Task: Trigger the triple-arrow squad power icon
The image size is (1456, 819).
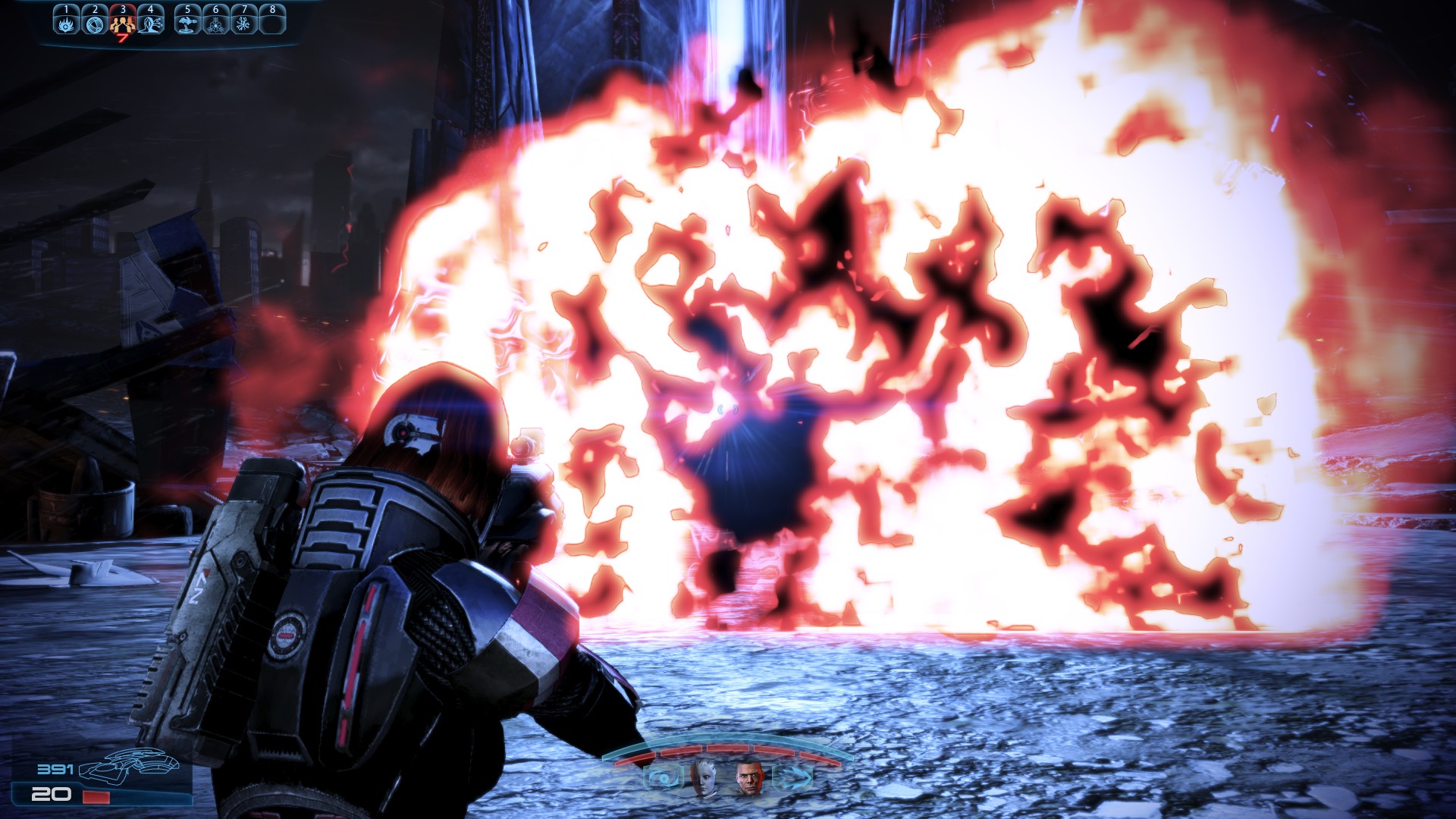Action: pyautogui.click(x=791, y=777)
